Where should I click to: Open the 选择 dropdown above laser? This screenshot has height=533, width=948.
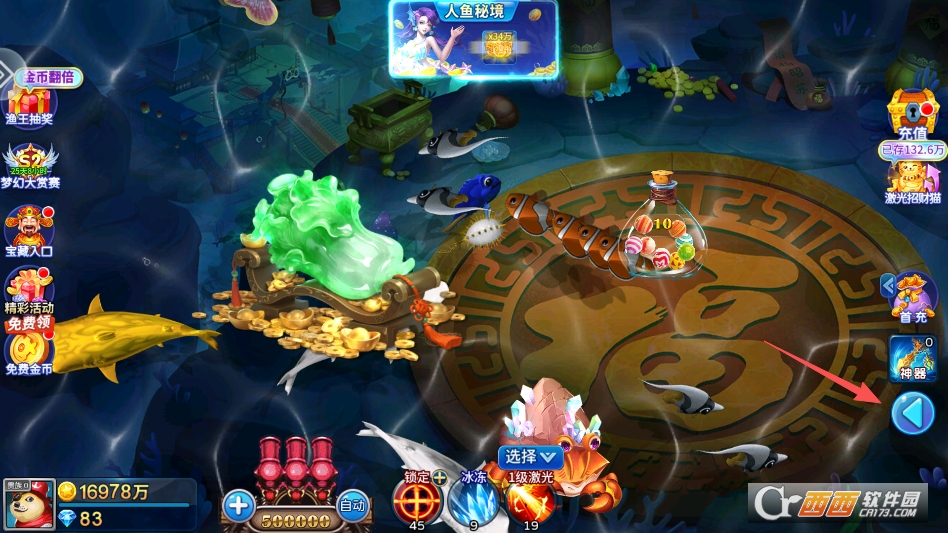tap(530, 456)
